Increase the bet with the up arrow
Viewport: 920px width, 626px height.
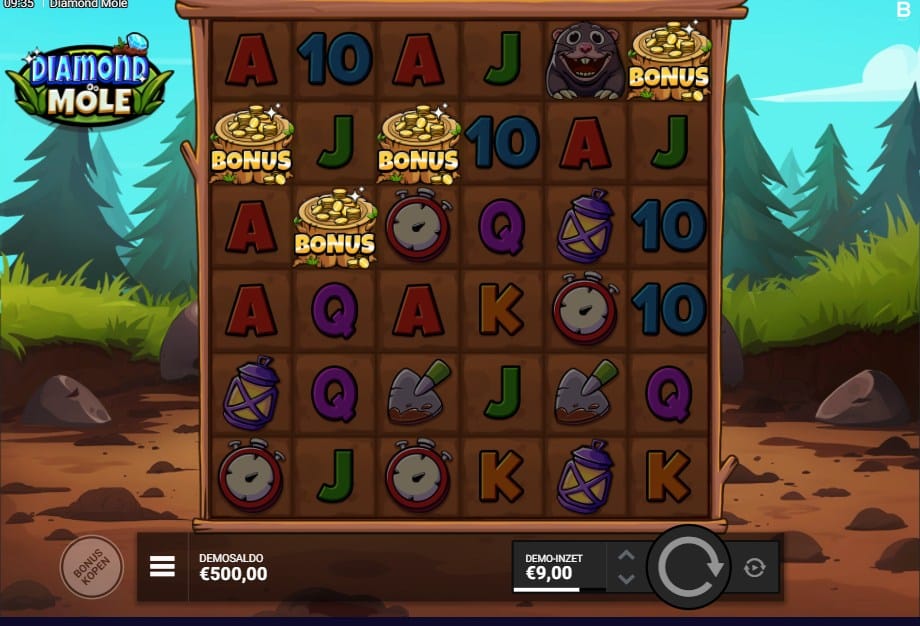click(626, 556)
